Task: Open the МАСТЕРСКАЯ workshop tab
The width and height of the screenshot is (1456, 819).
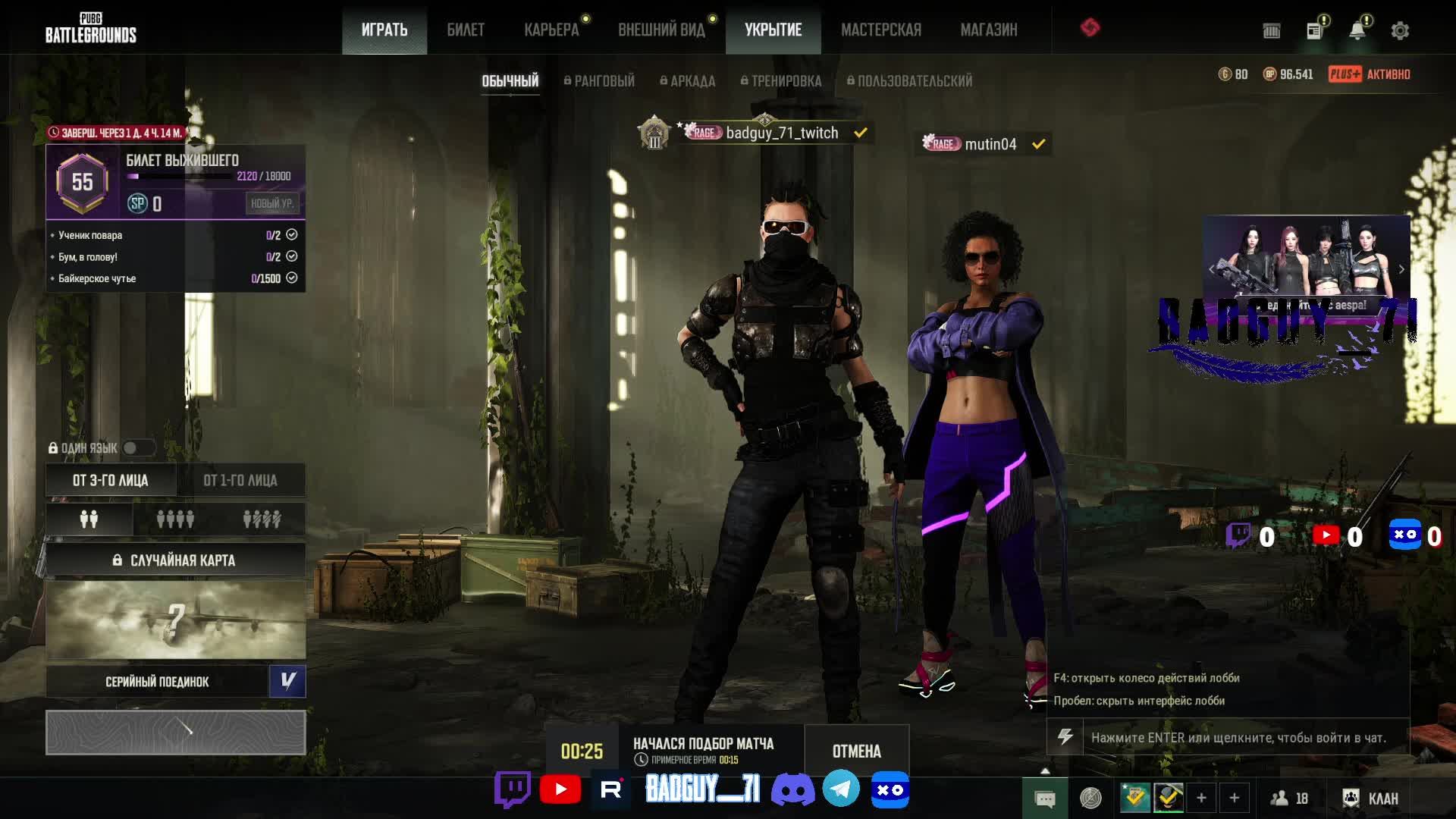Action: [880, 30]
